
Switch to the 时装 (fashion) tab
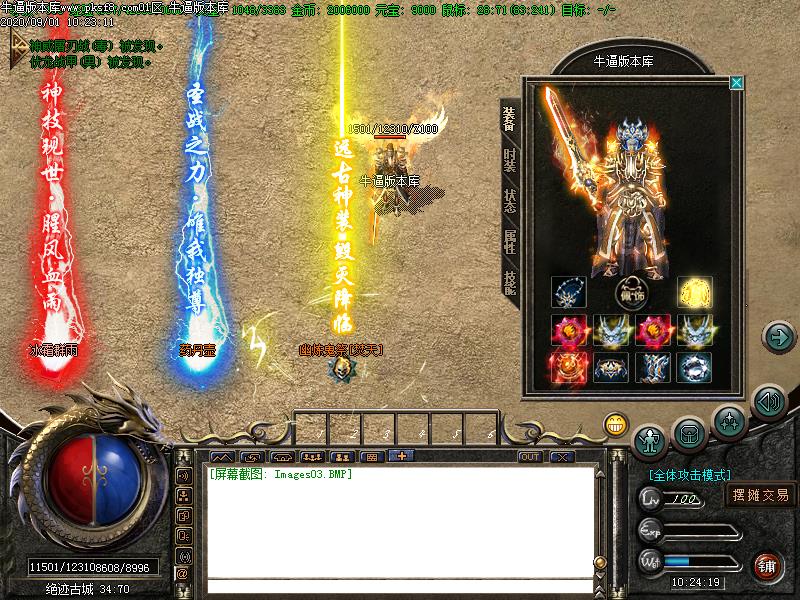pos(510,159)
